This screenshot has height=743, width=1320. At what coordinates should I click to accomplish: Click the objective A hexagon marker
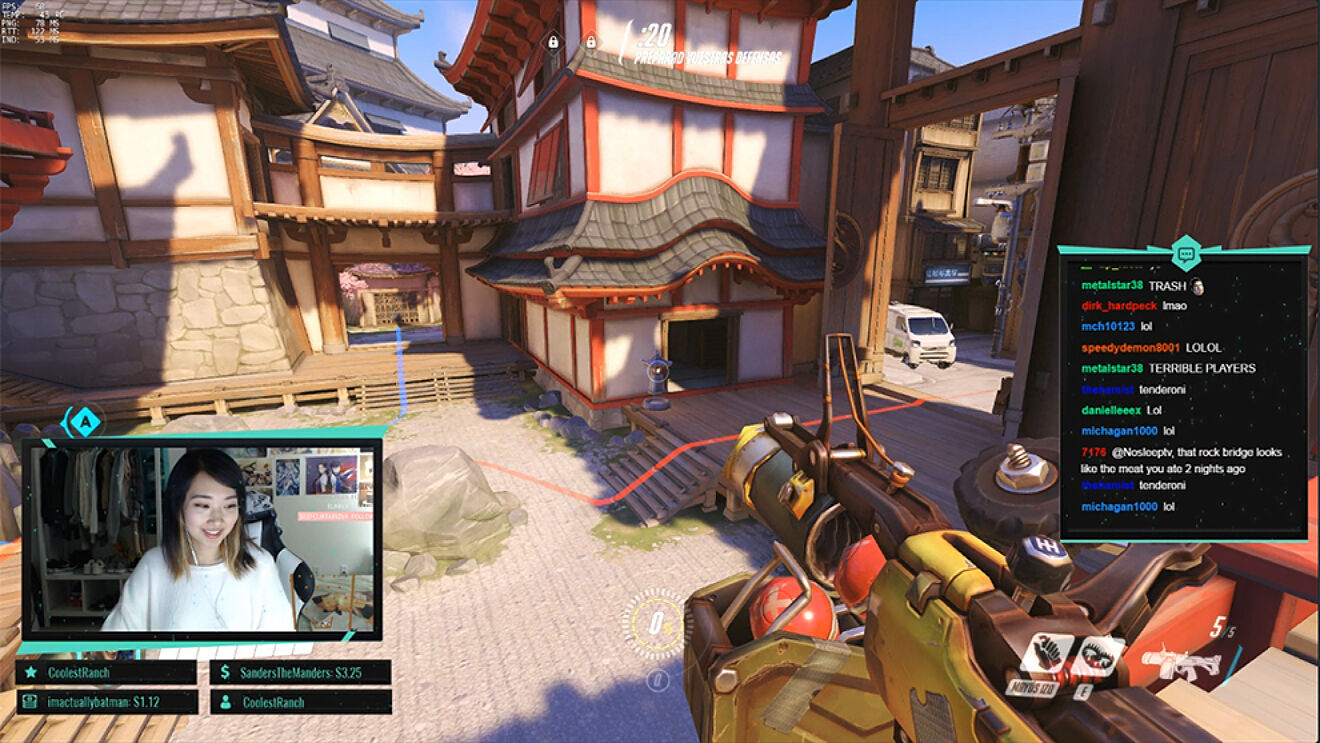click(86, 422)
